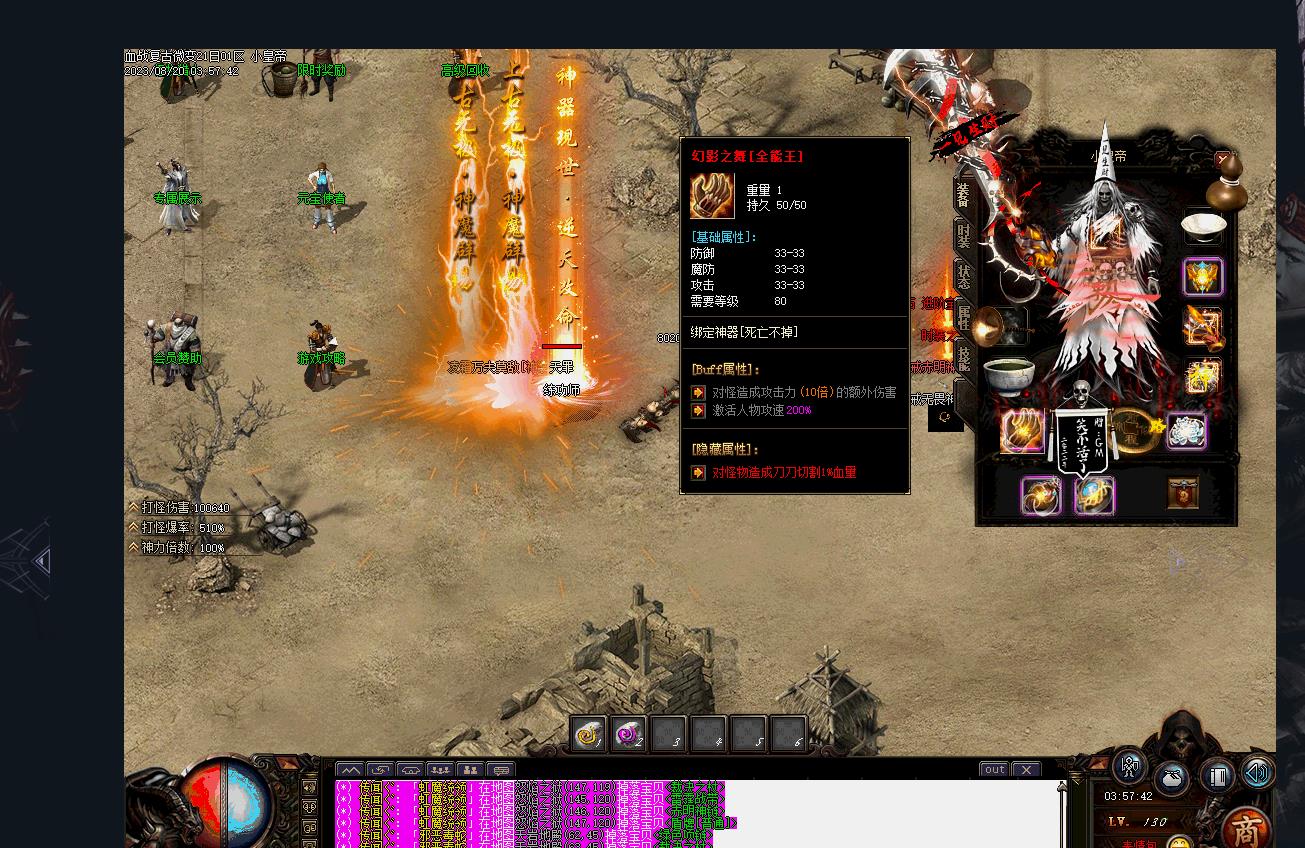Image resolution: width=1305 pixels, height=848 pixels.
Task: Select the red banner slot
Action: [x=1183, y=493]
